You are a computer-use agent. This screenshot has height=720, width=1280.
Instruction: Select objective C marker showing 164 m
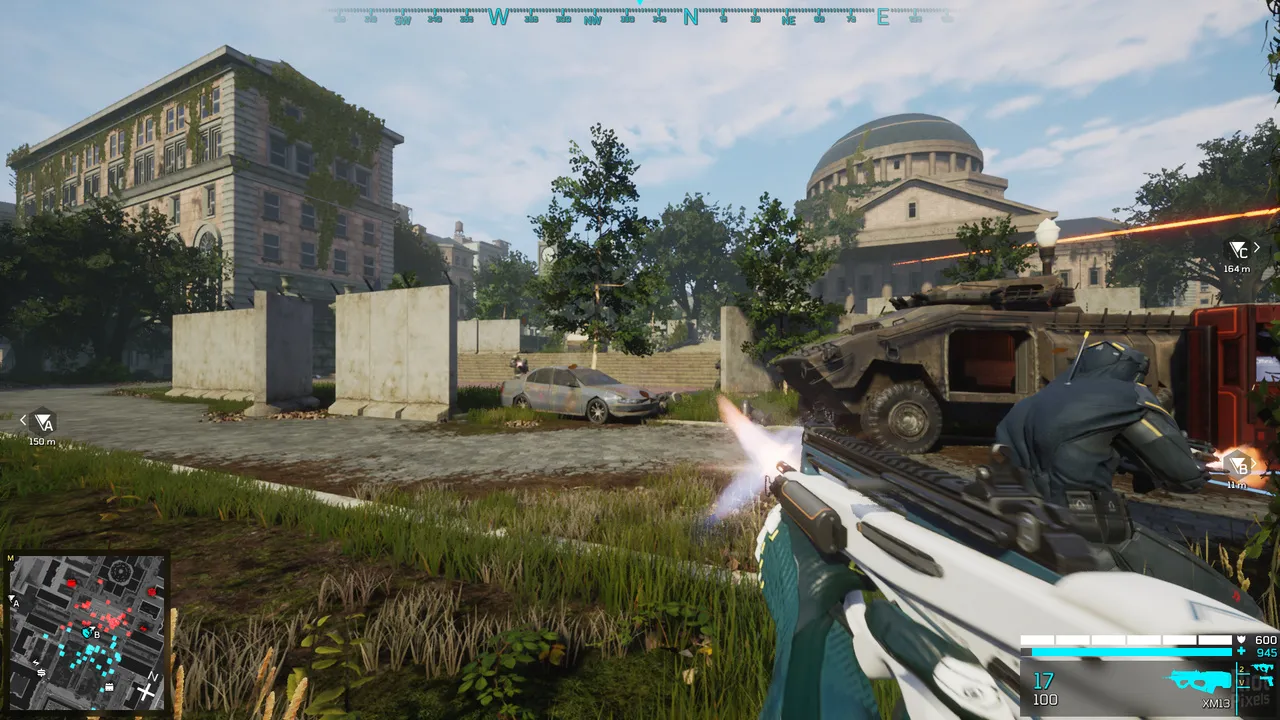coord(1238,249)
